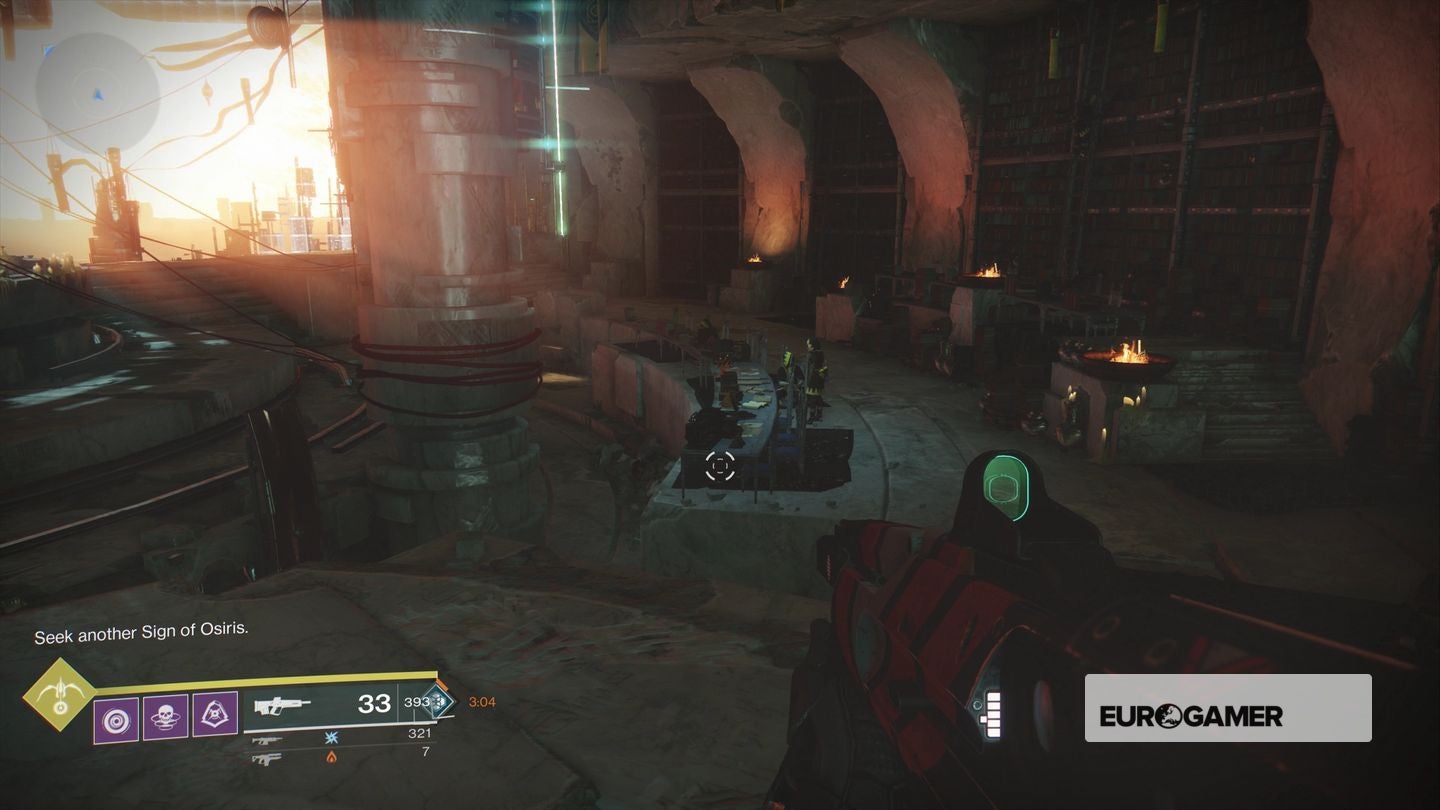The image size is (1440, 810).
Task: Click the submachine gun weapon icon
Action: (x=267, y=741)
